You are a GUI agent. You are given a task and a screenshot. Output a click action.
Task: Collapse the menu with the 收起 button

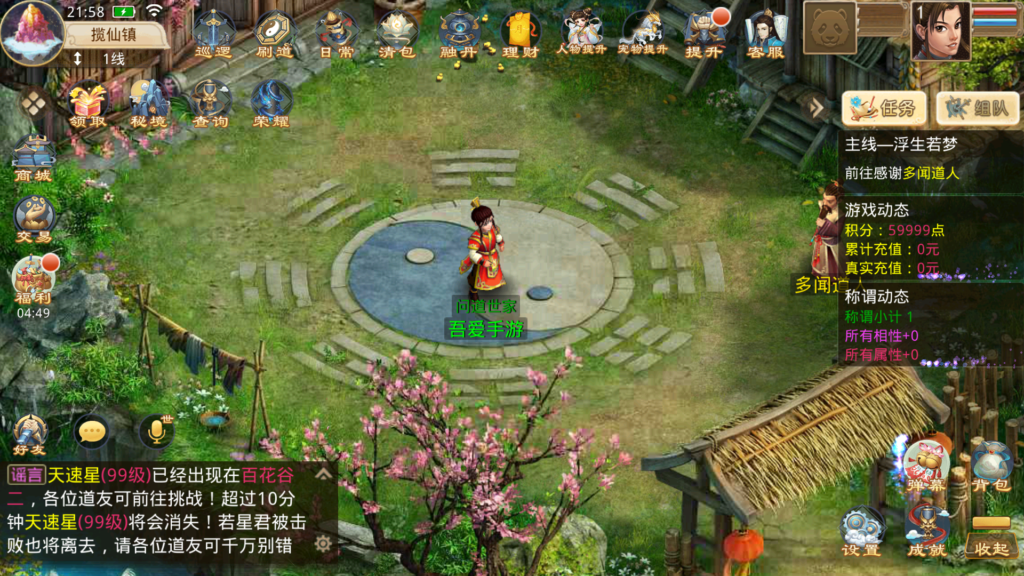tap(991, 540)
